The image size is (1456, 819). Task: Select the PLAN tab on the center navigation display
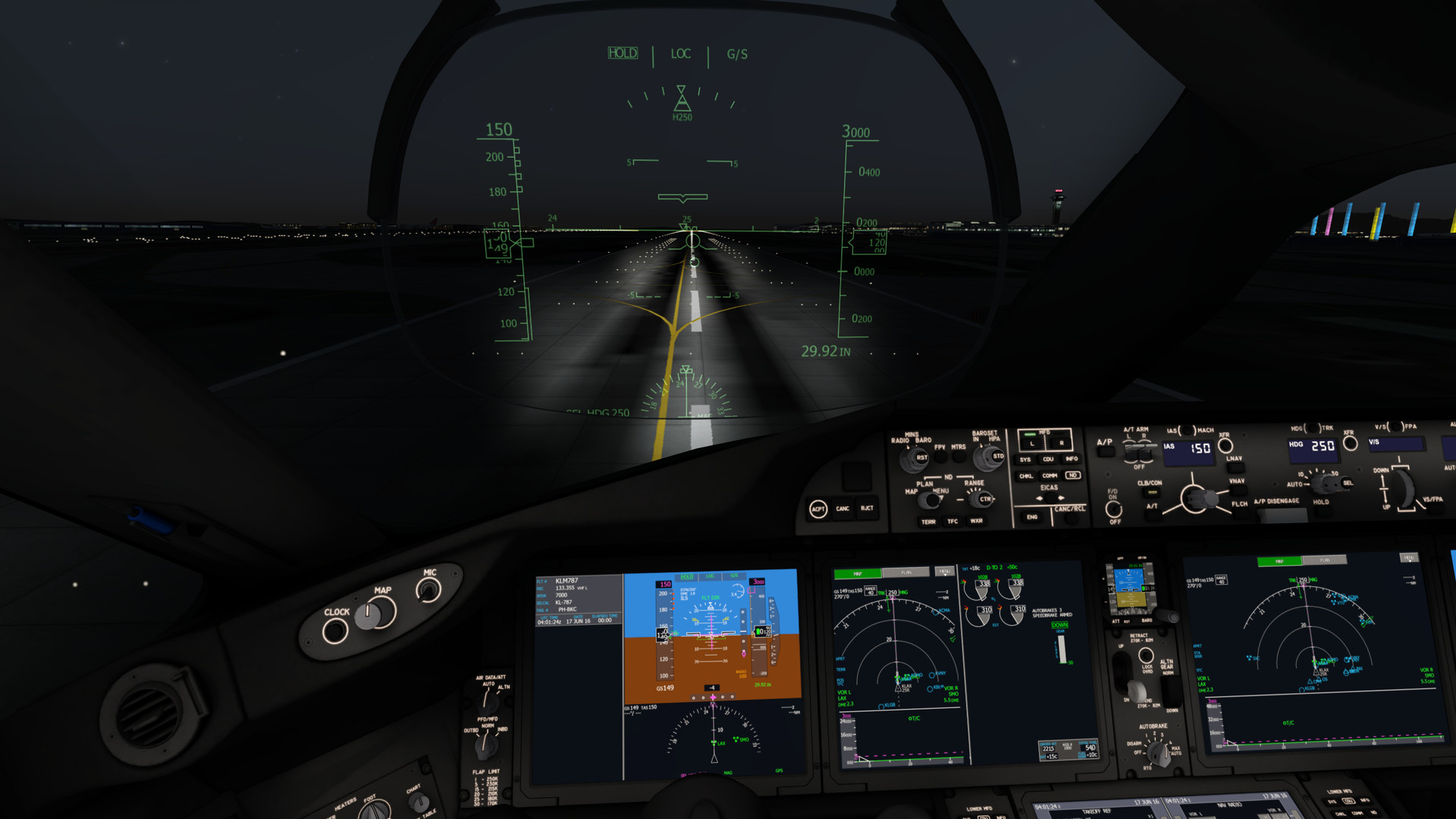[x=906, y=573]
